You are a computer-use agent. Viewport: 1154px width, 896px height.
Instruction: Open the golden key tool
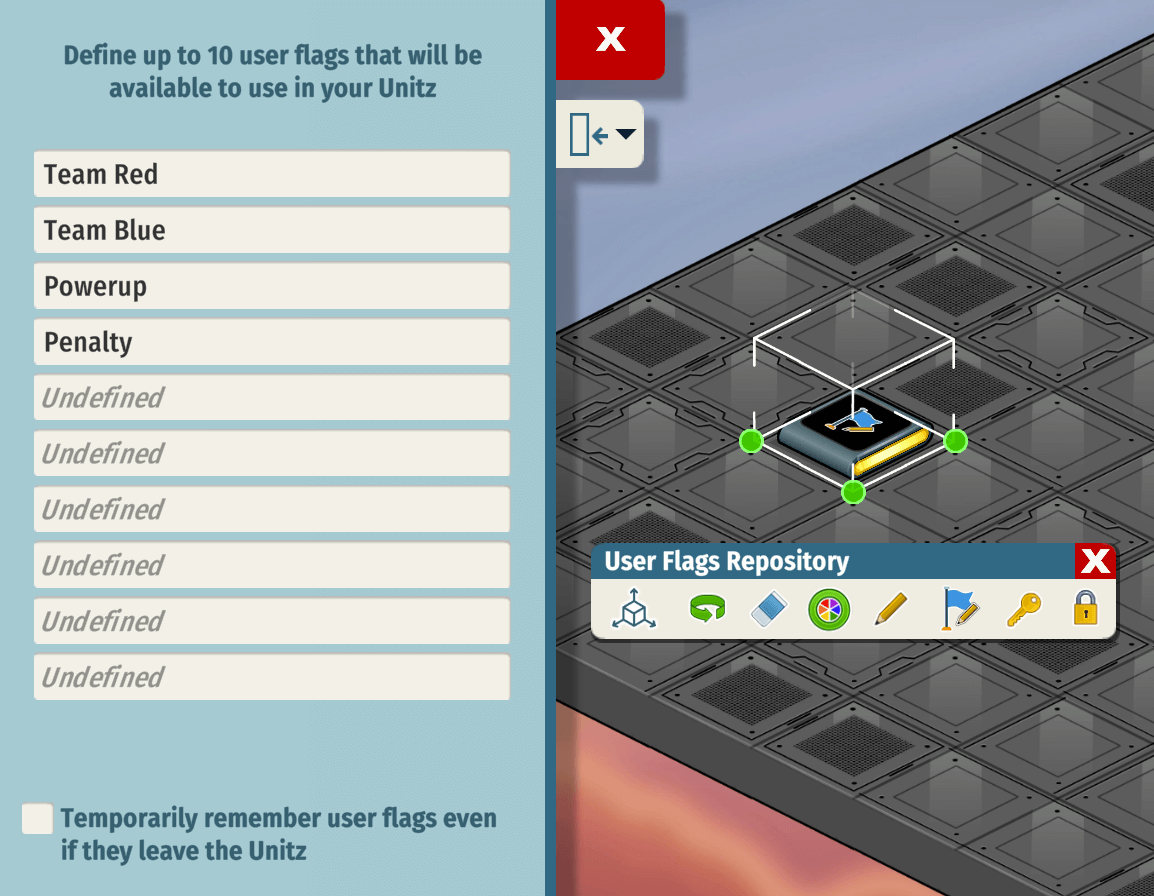(1024, 608)
